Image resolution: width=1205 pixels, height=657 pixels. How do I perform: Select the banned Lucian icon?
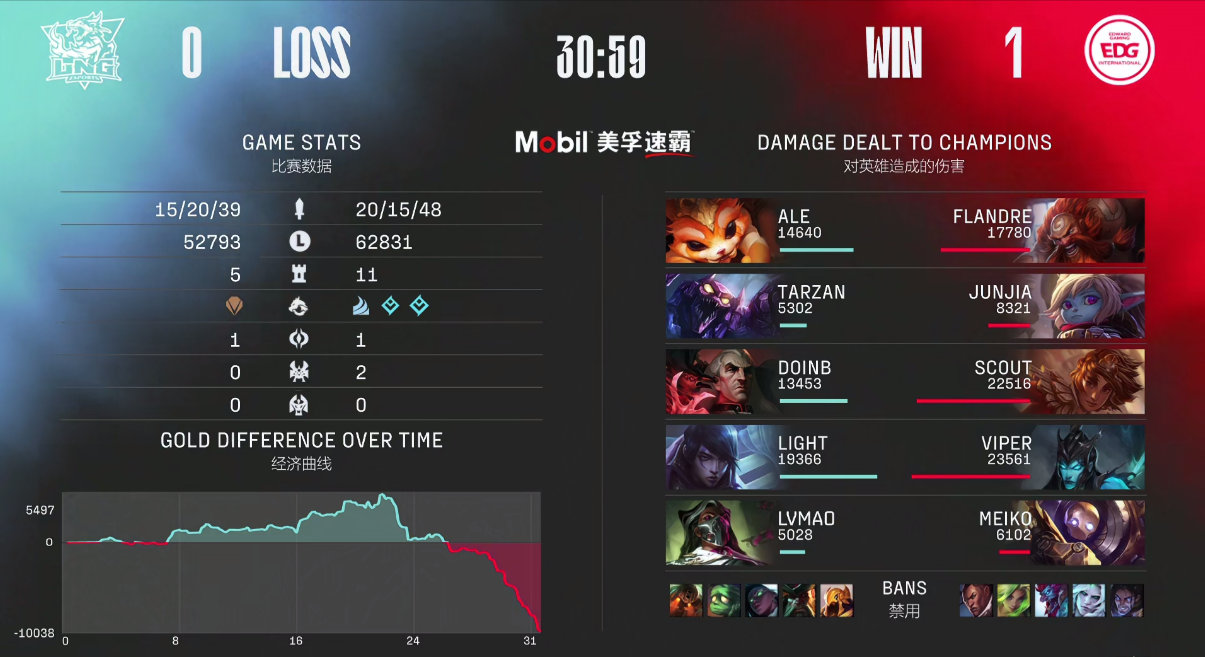coord(975,600)
